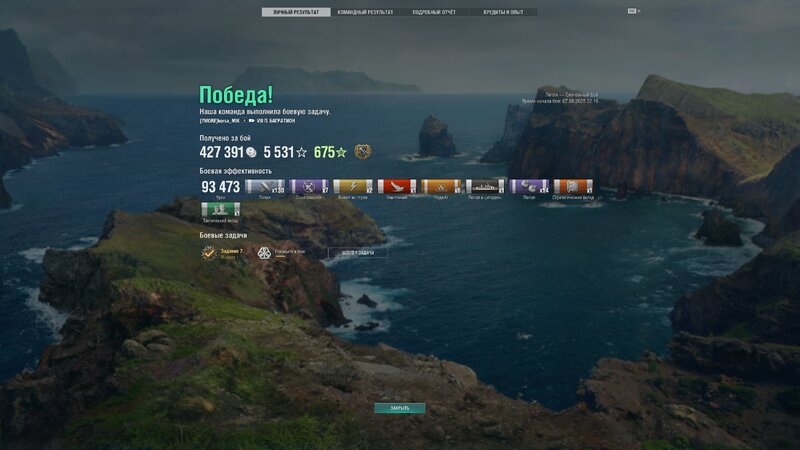Click the Уничтожил destroyed ribbon

pyautogui.click(x=397, y=186)
